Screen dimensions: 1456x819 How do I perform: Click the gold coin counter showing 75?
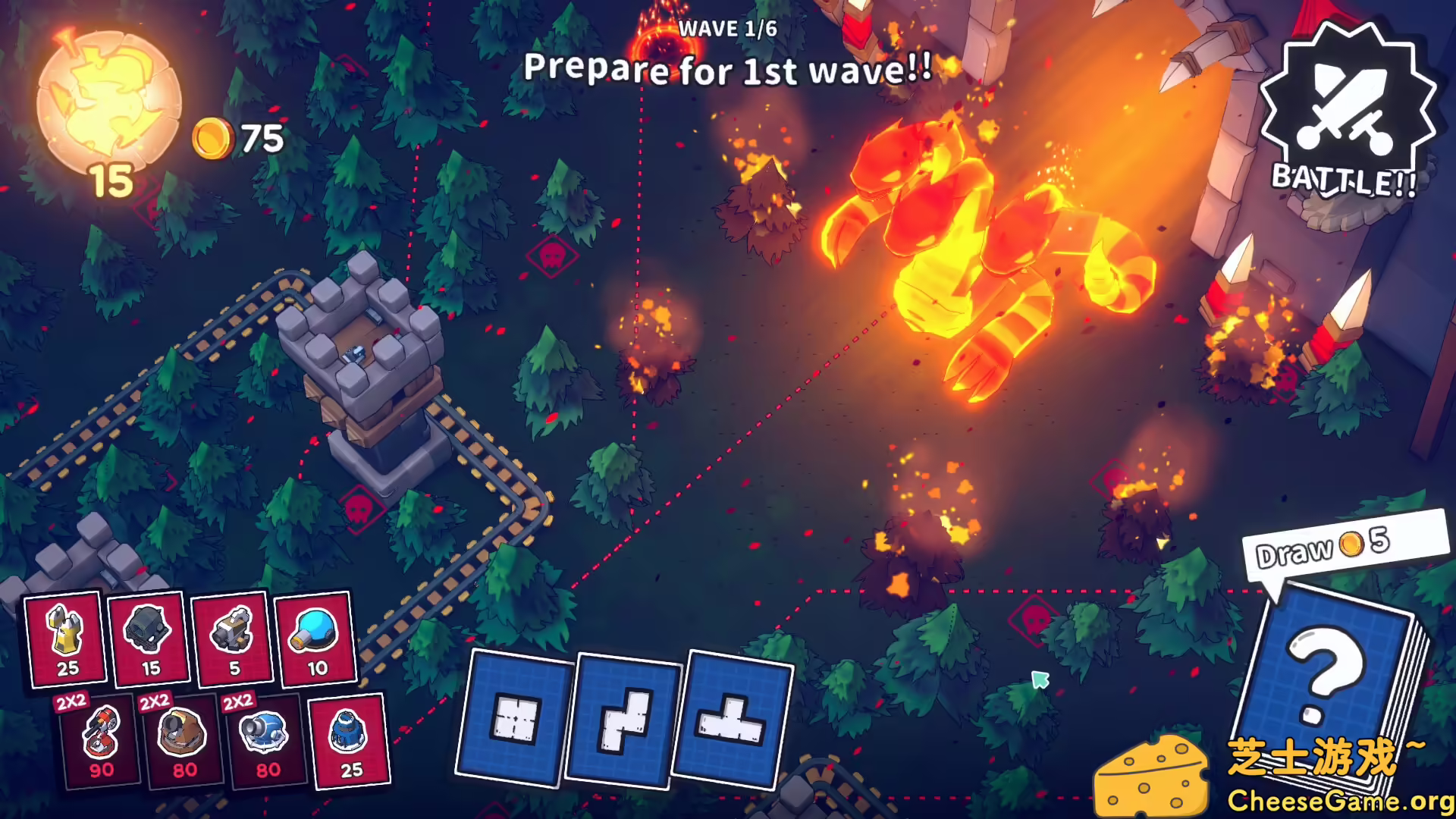click(x=239, y=137)
